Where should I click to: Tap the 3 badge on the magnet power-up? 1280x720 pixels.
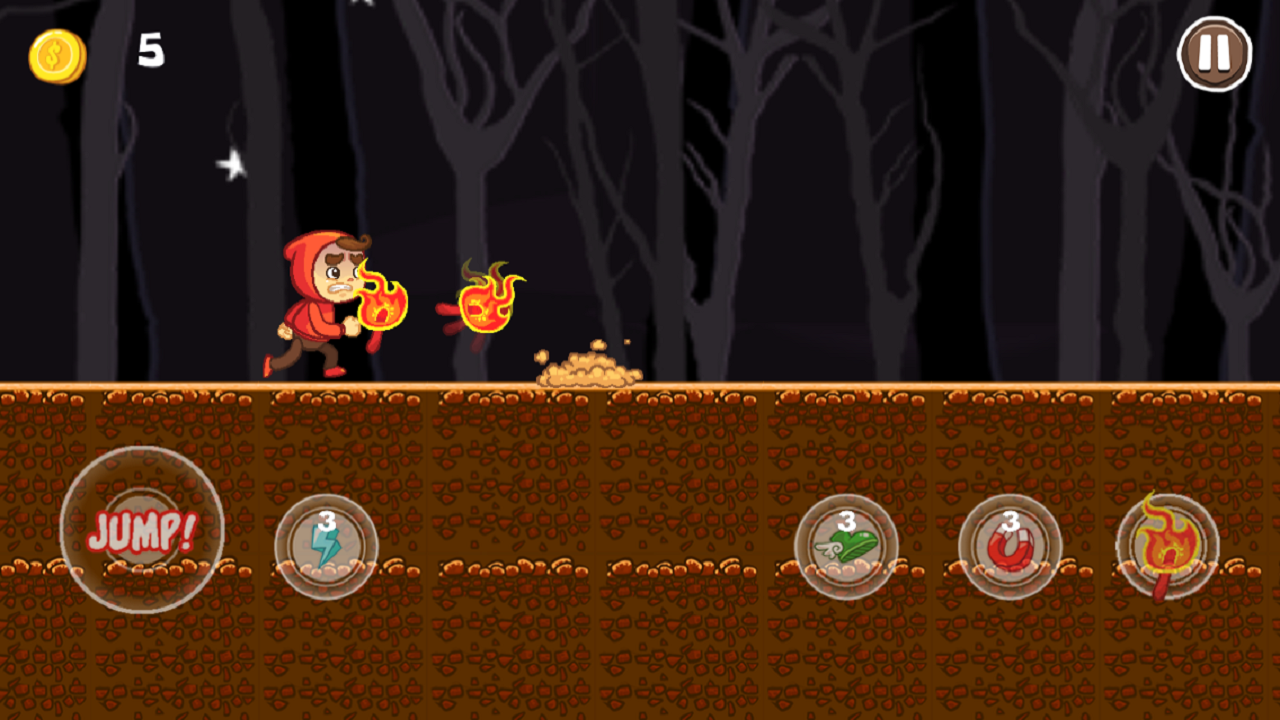[x=1013, y=520]
